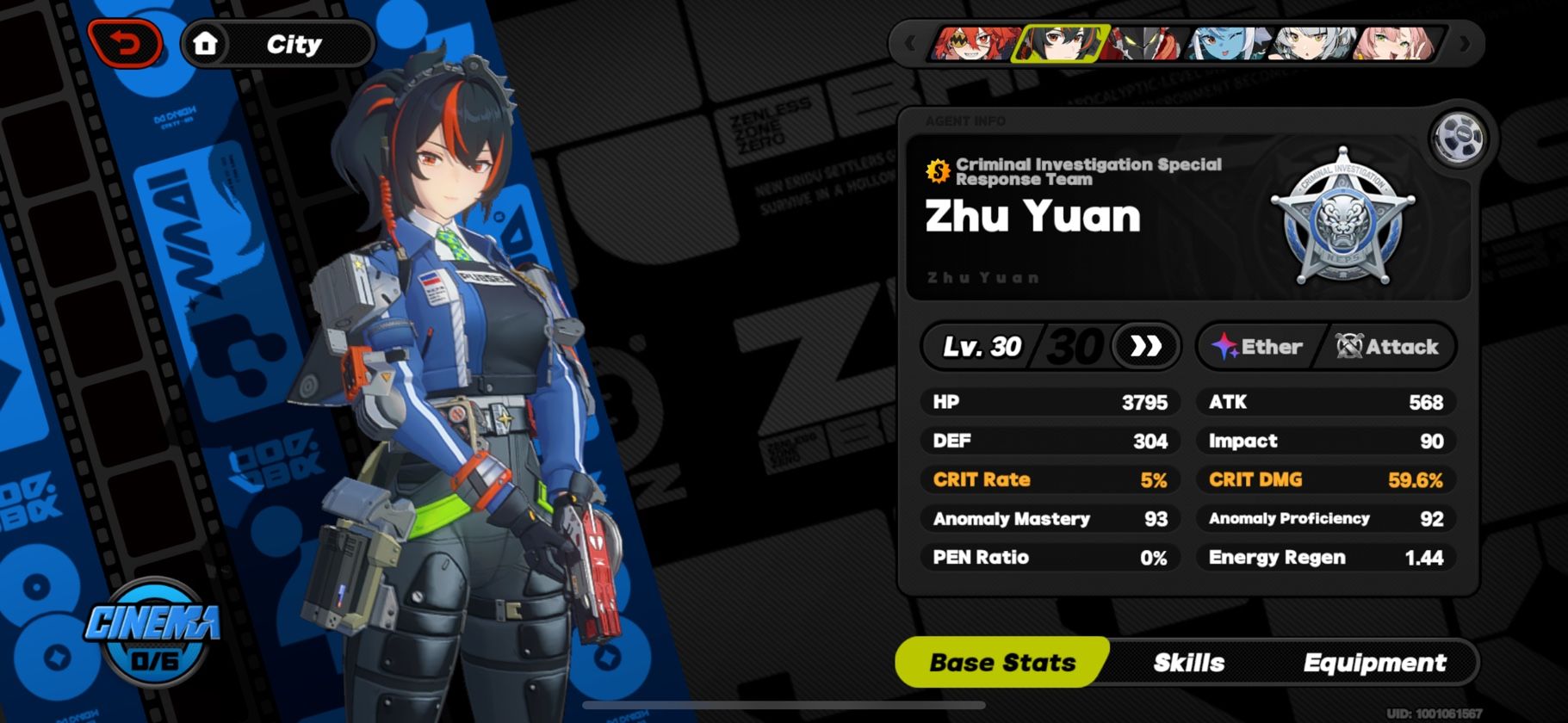Select the Base Stats tab
Viewport: 1568px width, 723px height.
(x=1001, y=662)
